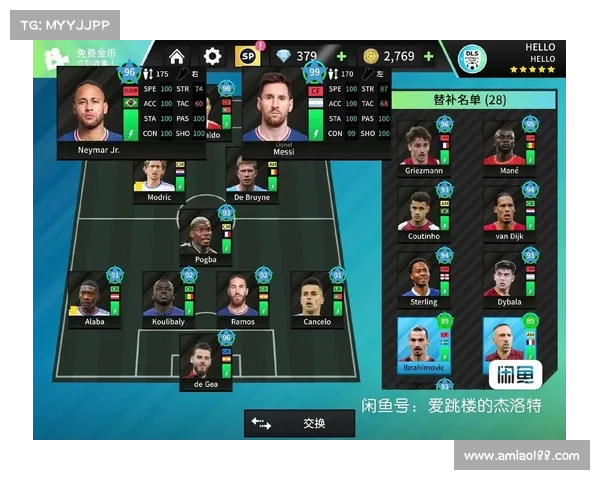The height and width of the screenshot is (480, 600).
Task: Choose substitute Griezmann
Action: pos(426,149)
